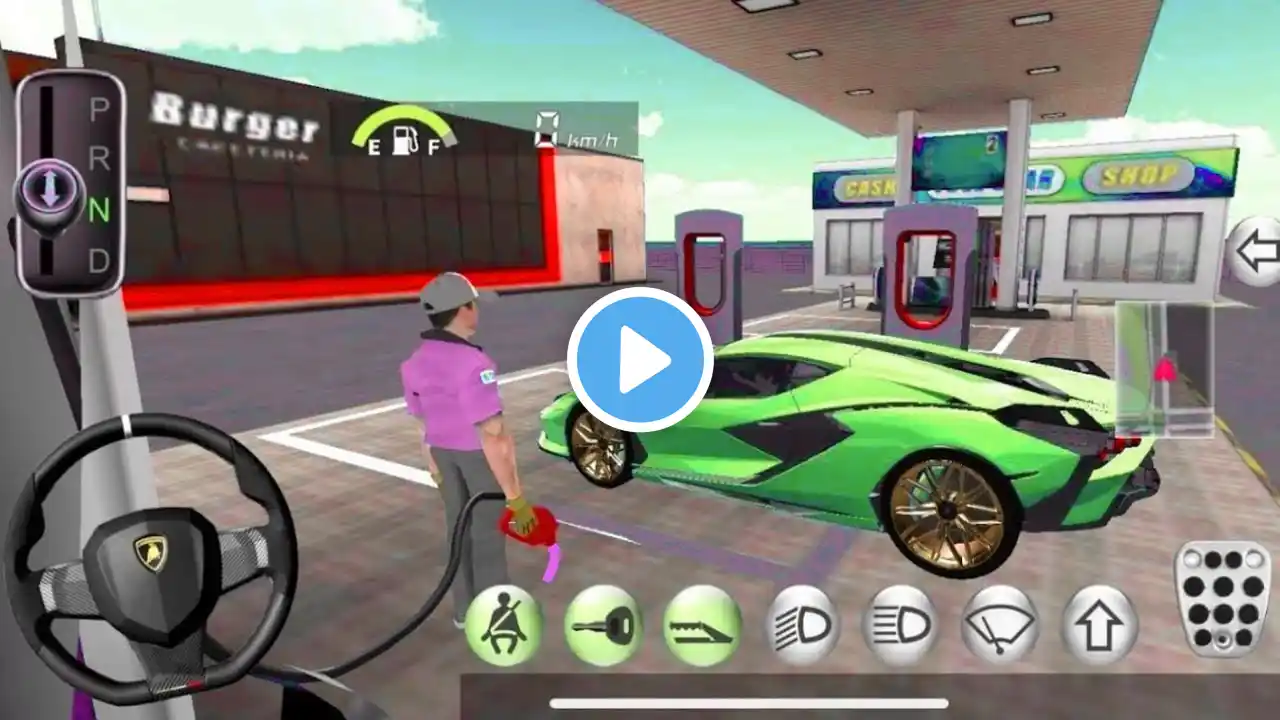1280x720 pixels.
Task: Click the left arrow button at screen edge
Action: point(1254,252)
